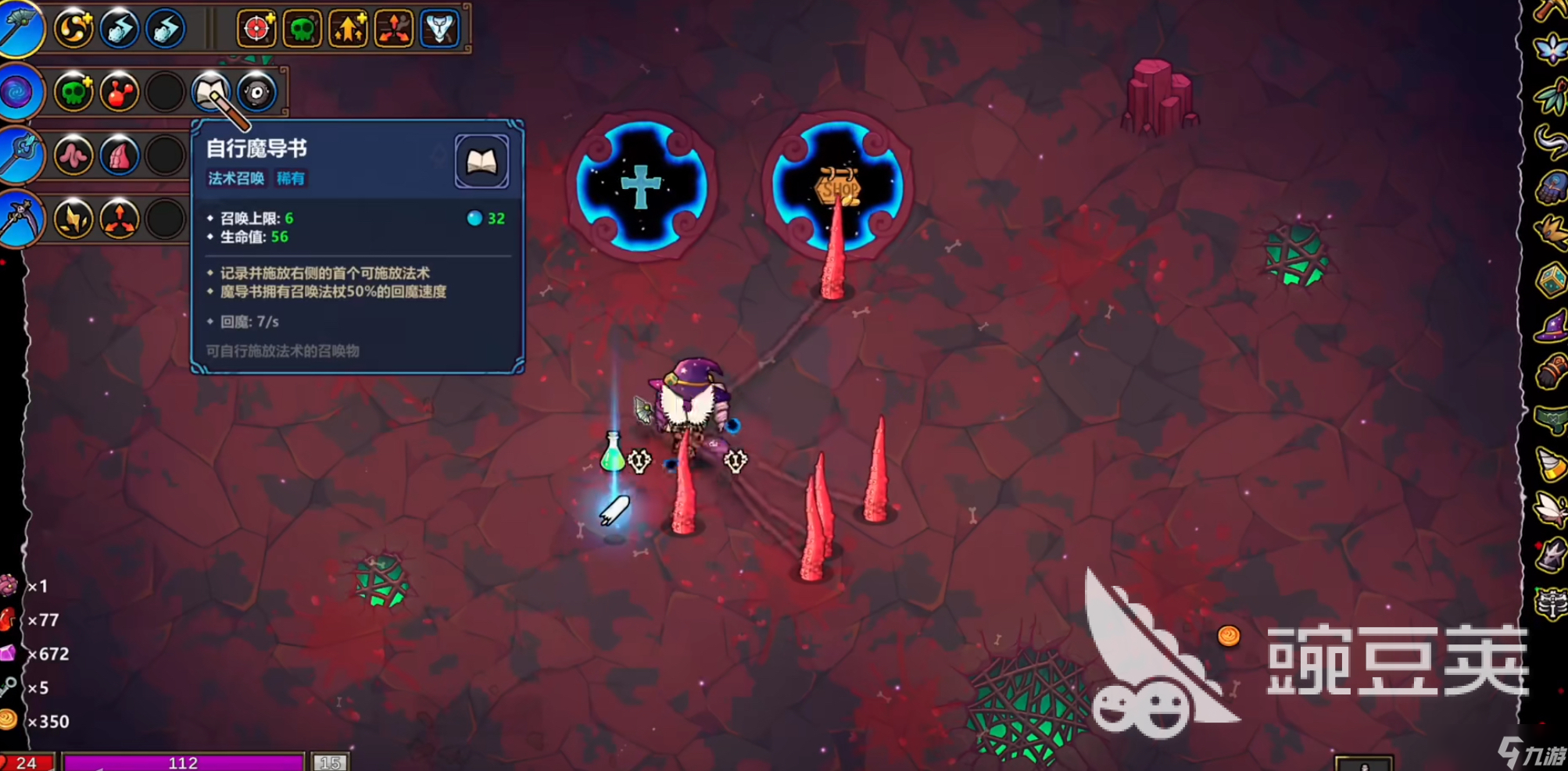The image size is (1568, 771).
Task: Choose the red tentacle spike spell
Action: coord(120,156)
